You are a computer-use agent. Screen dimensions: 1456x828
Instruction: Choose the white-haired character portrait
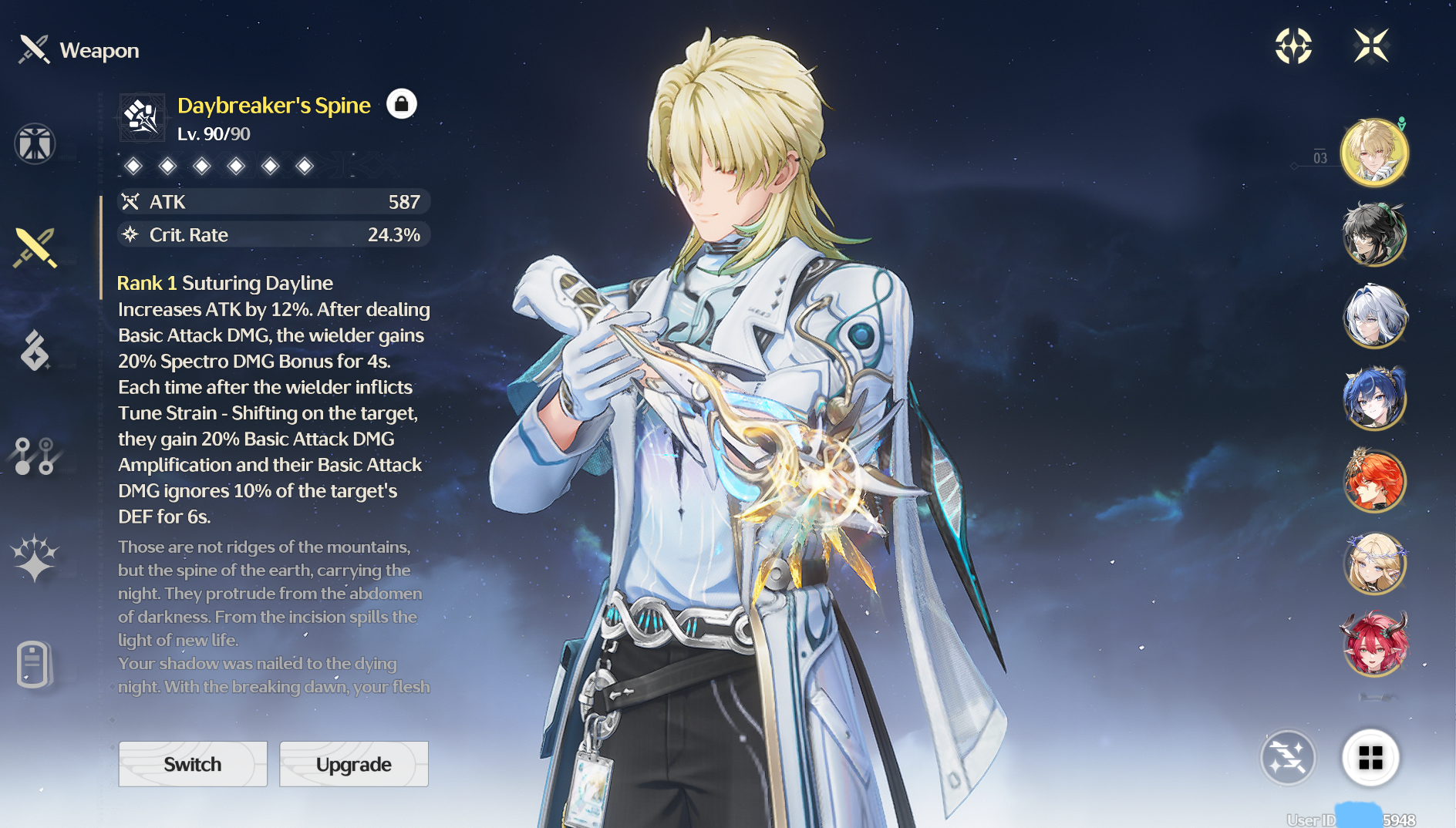[x=1374, y=316]
